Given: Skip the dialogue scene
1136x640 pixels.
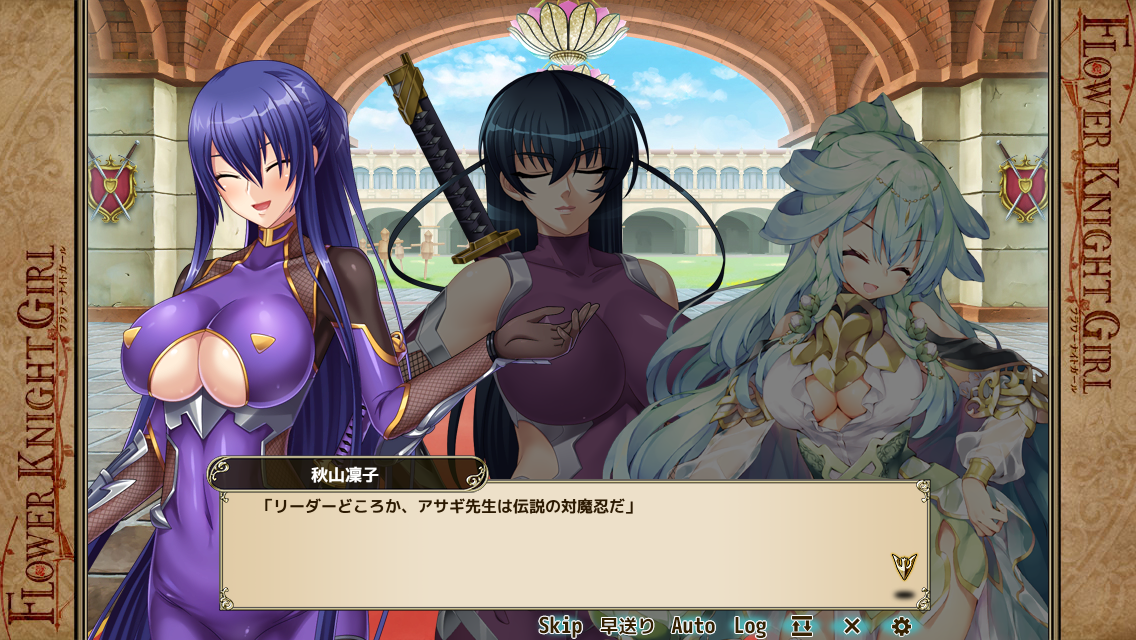Looking at the screenshot, I should [x=560, y=626].
